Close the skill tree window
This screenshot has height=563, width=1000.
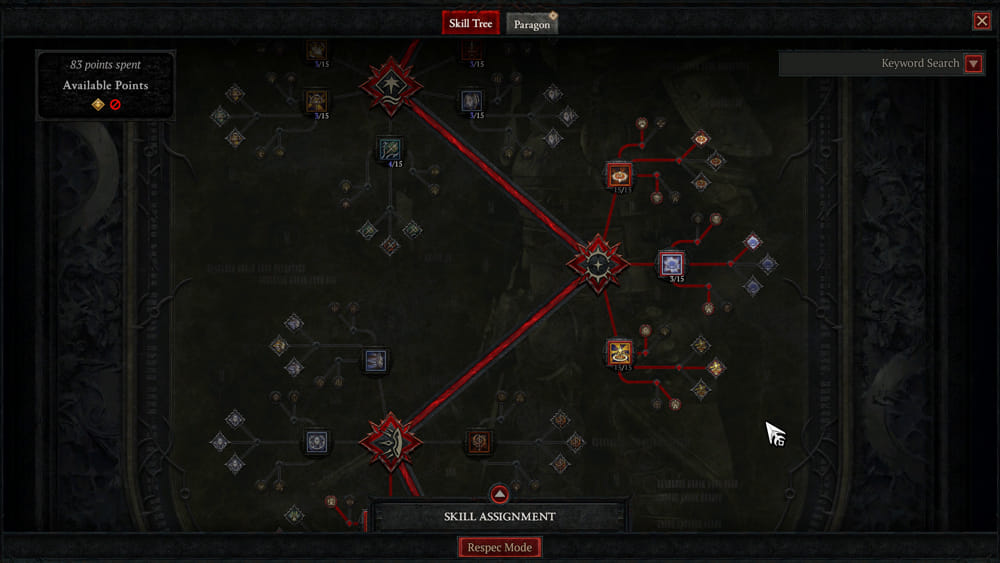pyautogui.click(x=981, y=21)
